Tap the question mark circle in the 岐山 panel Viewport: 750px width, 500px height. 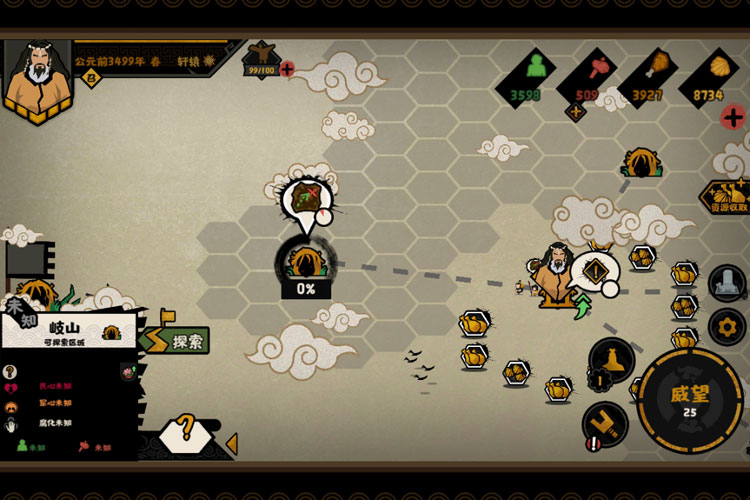click(x=10, y=372)
